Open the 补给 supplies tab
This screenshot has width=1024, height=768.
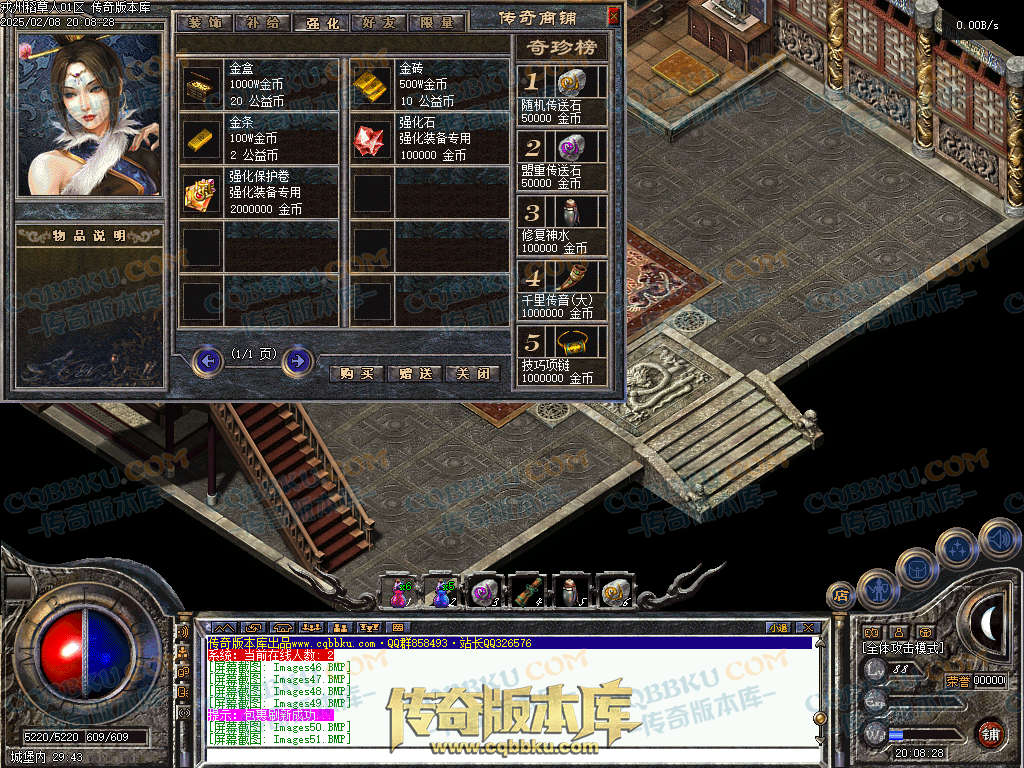[x=264, y=22]
